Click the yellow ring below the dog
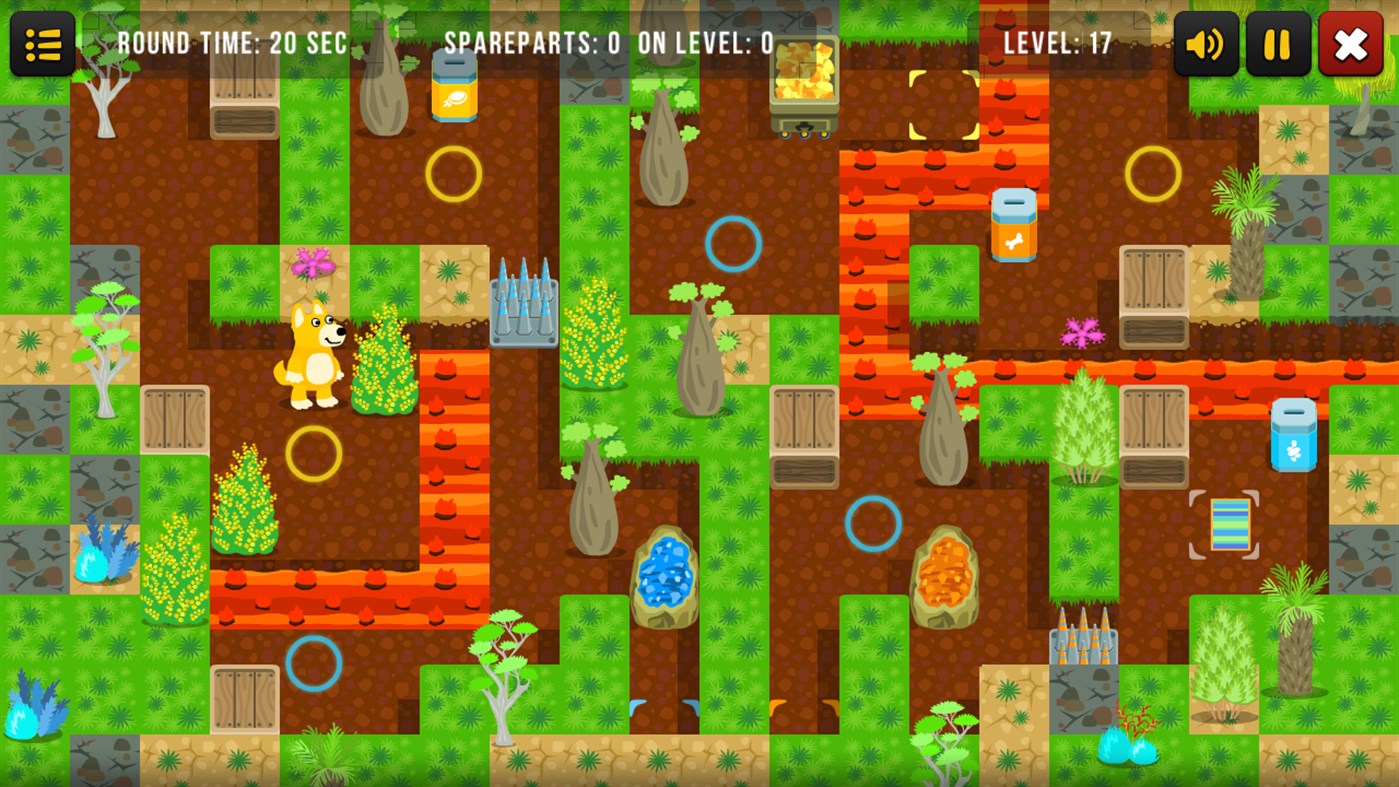1399x787 pixels. pyautogui.click(x=316, y=453)
